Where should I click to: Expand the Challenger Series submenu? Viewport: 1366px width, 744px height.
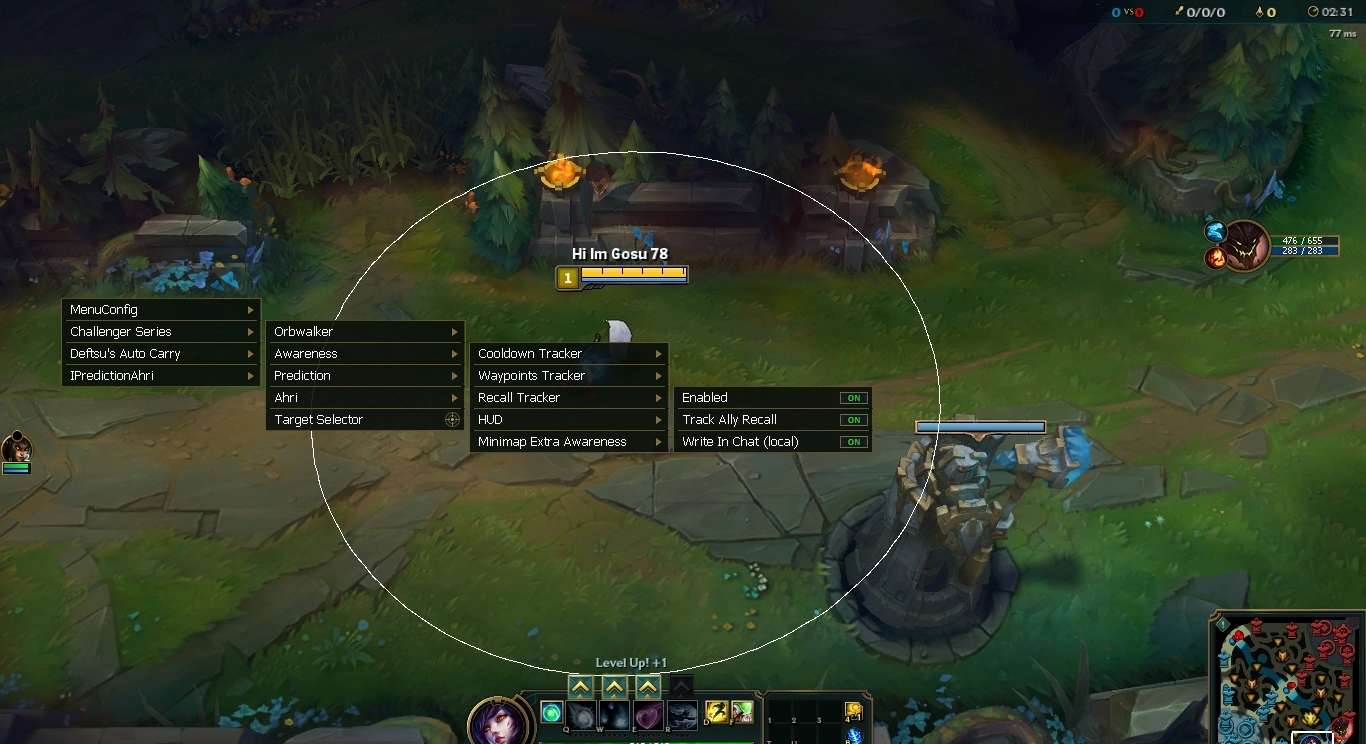[160, 332]
